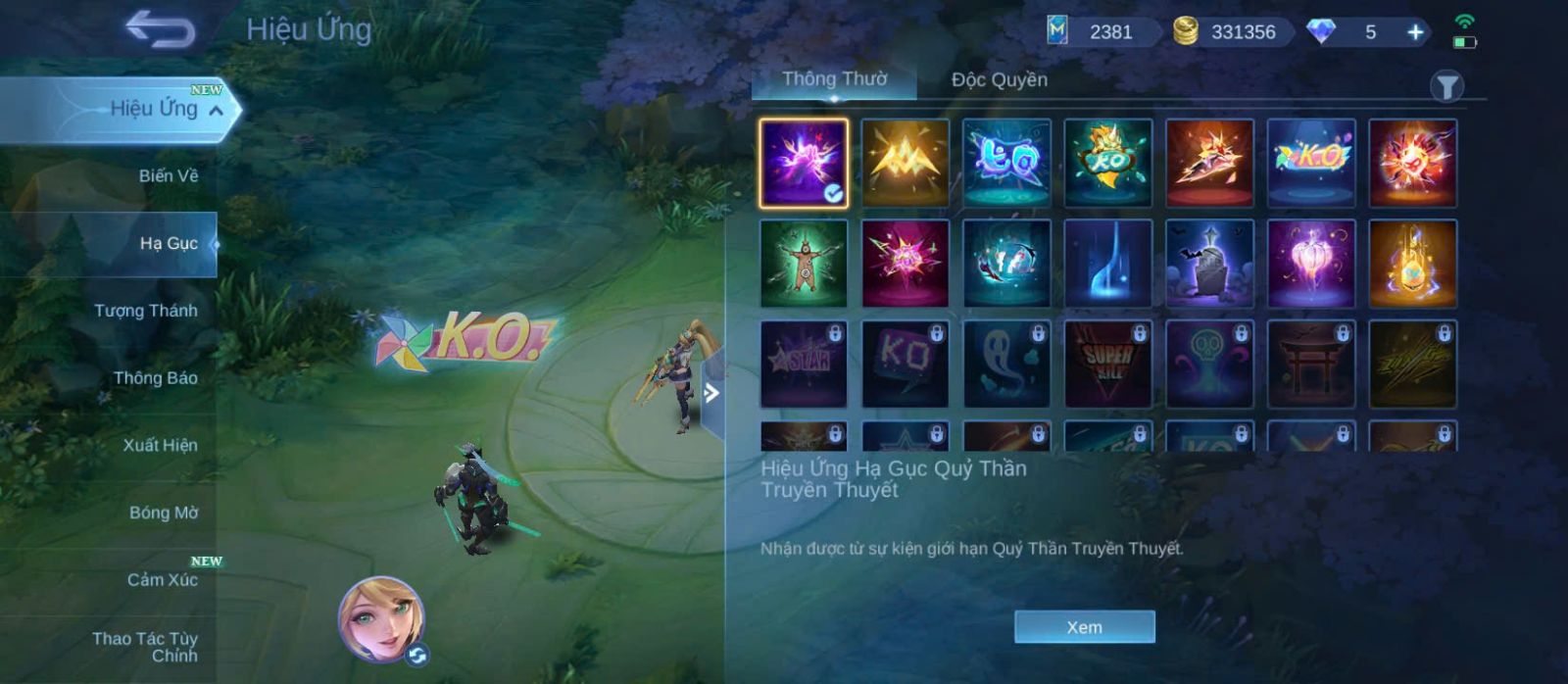Image resolution: width=1568 pixels, height=684 pixels.
Task: Open the Tượng Thánh category
Action: 145,311
